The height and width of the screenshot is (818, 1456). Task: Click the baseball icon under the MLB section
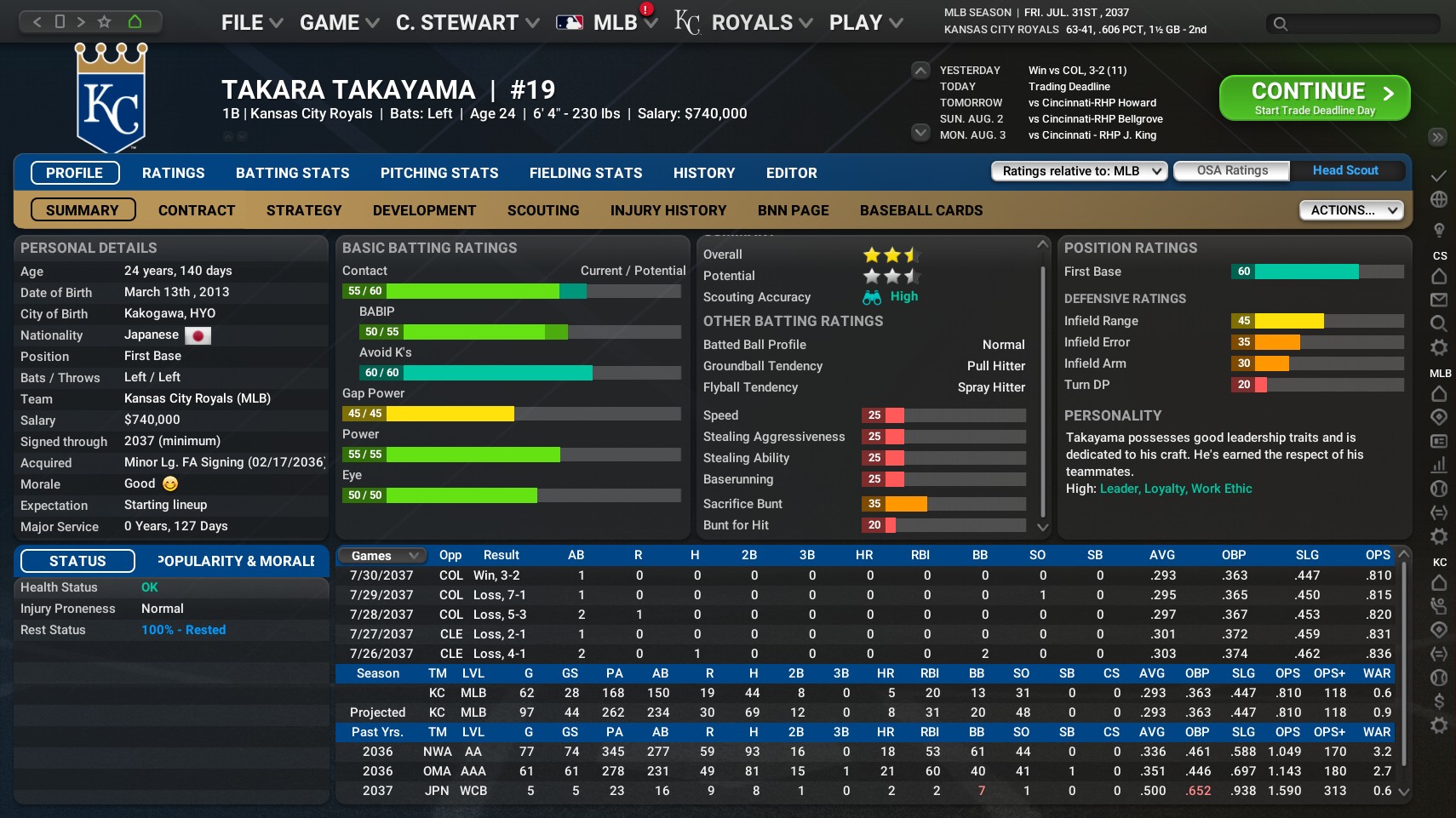1439,489
